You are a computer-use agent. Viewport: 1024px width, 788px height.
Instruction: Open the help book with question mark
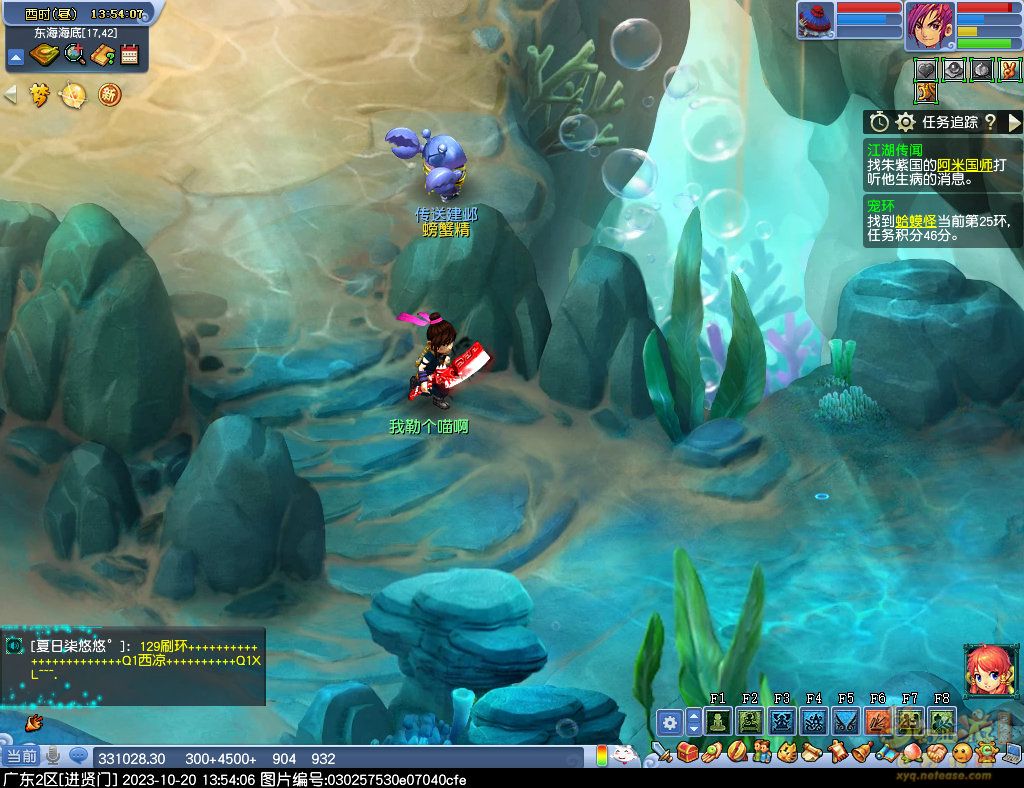coord(102,56)
